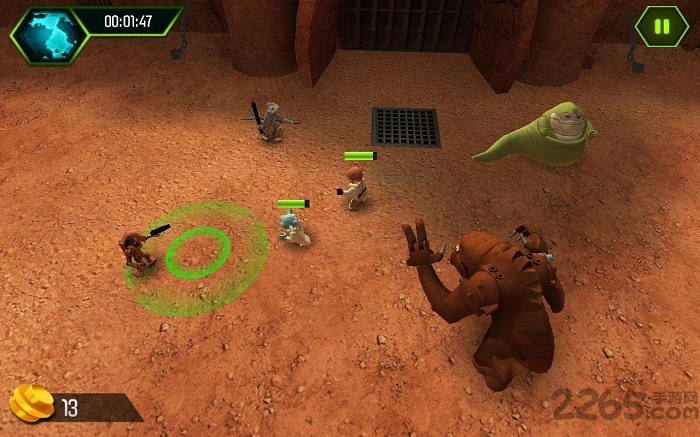Pause the game with the green button

tap(661, 27)
